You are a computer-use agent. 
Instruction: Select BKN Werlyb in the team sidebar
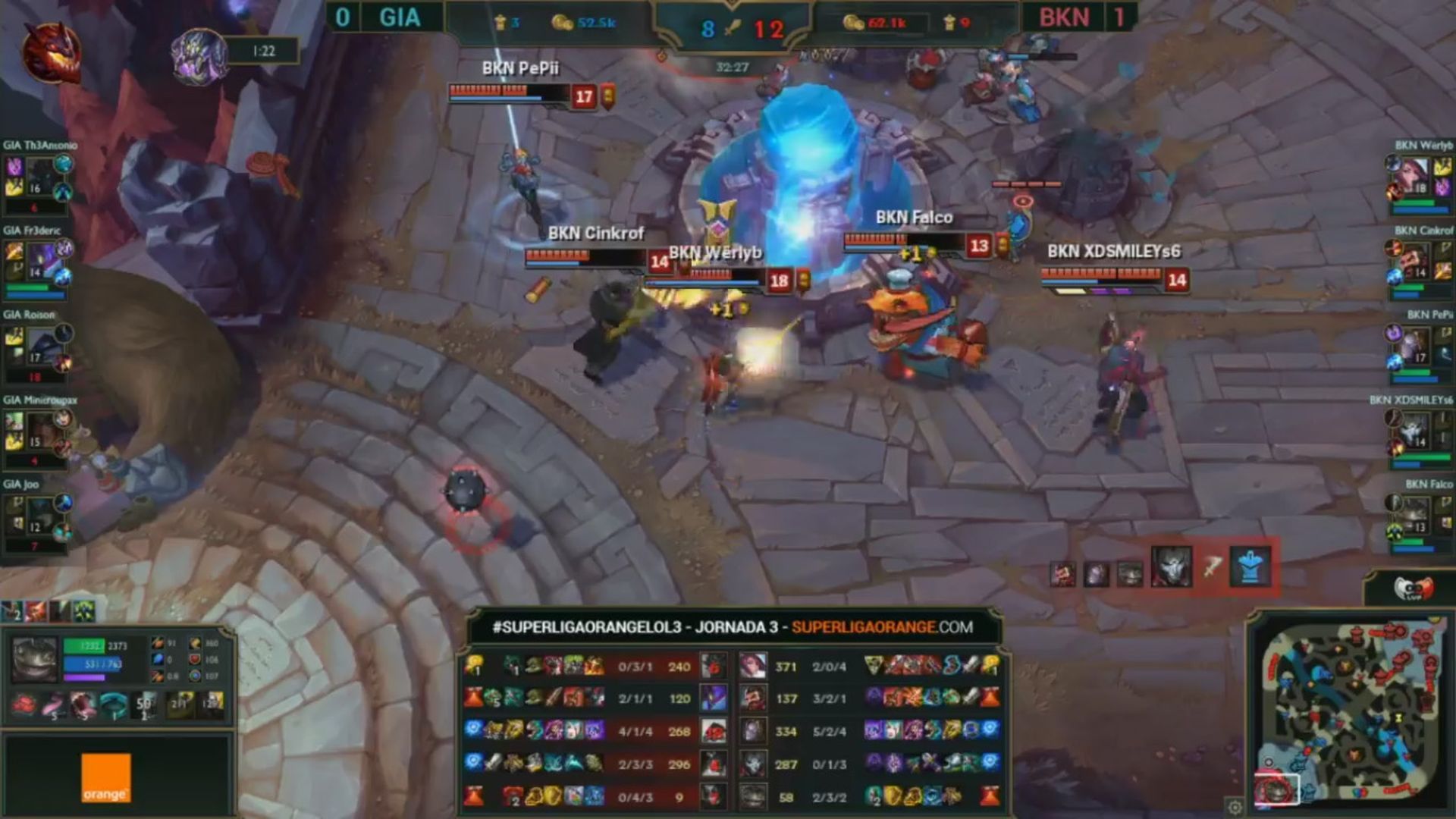pyautogui.click(x=1420, y=179)
